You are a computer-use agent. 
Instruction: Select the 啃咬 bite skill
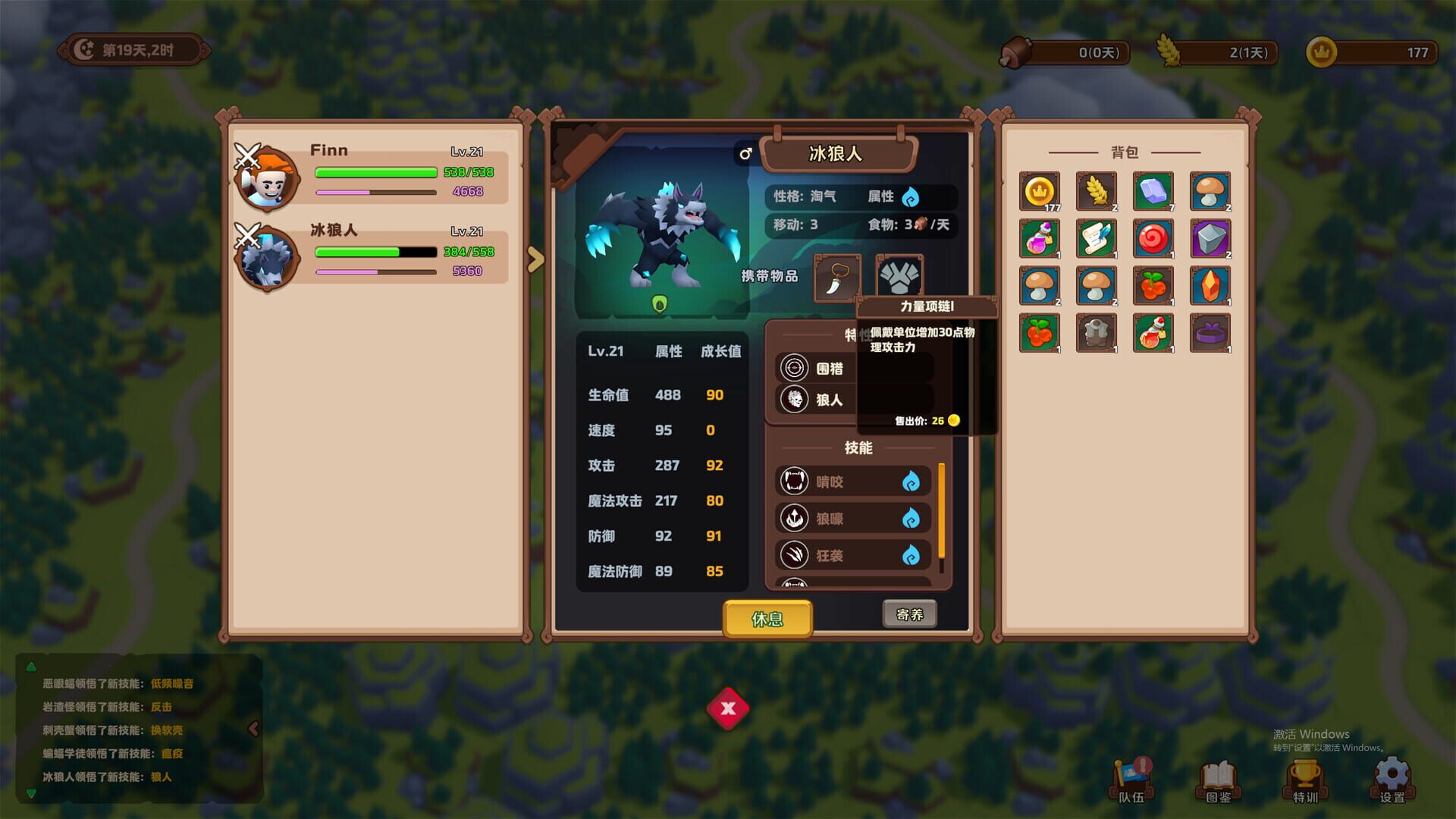(x=851, y=481)
